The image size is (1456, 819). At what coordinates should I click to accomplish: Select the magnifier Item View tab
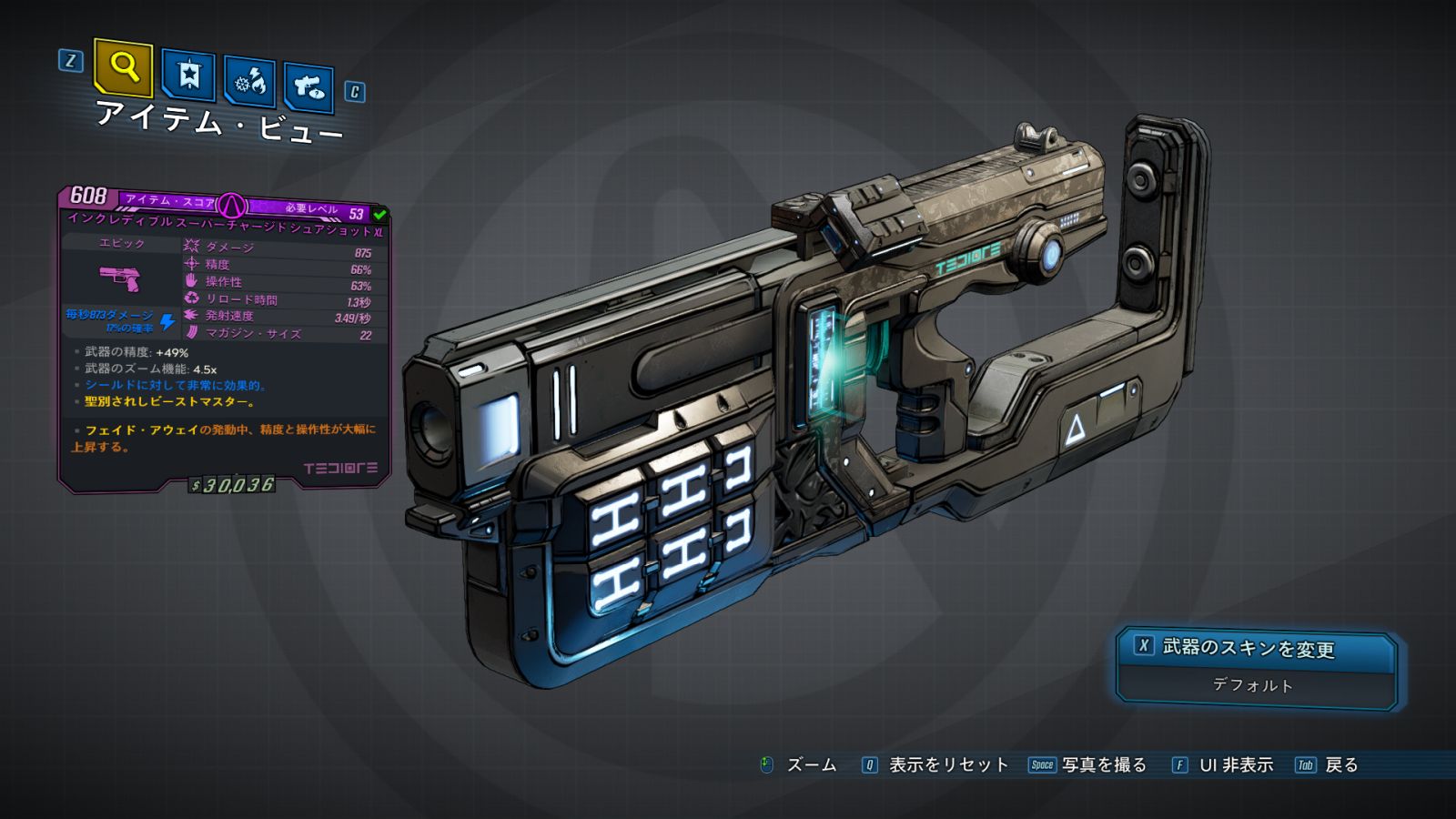123,67
